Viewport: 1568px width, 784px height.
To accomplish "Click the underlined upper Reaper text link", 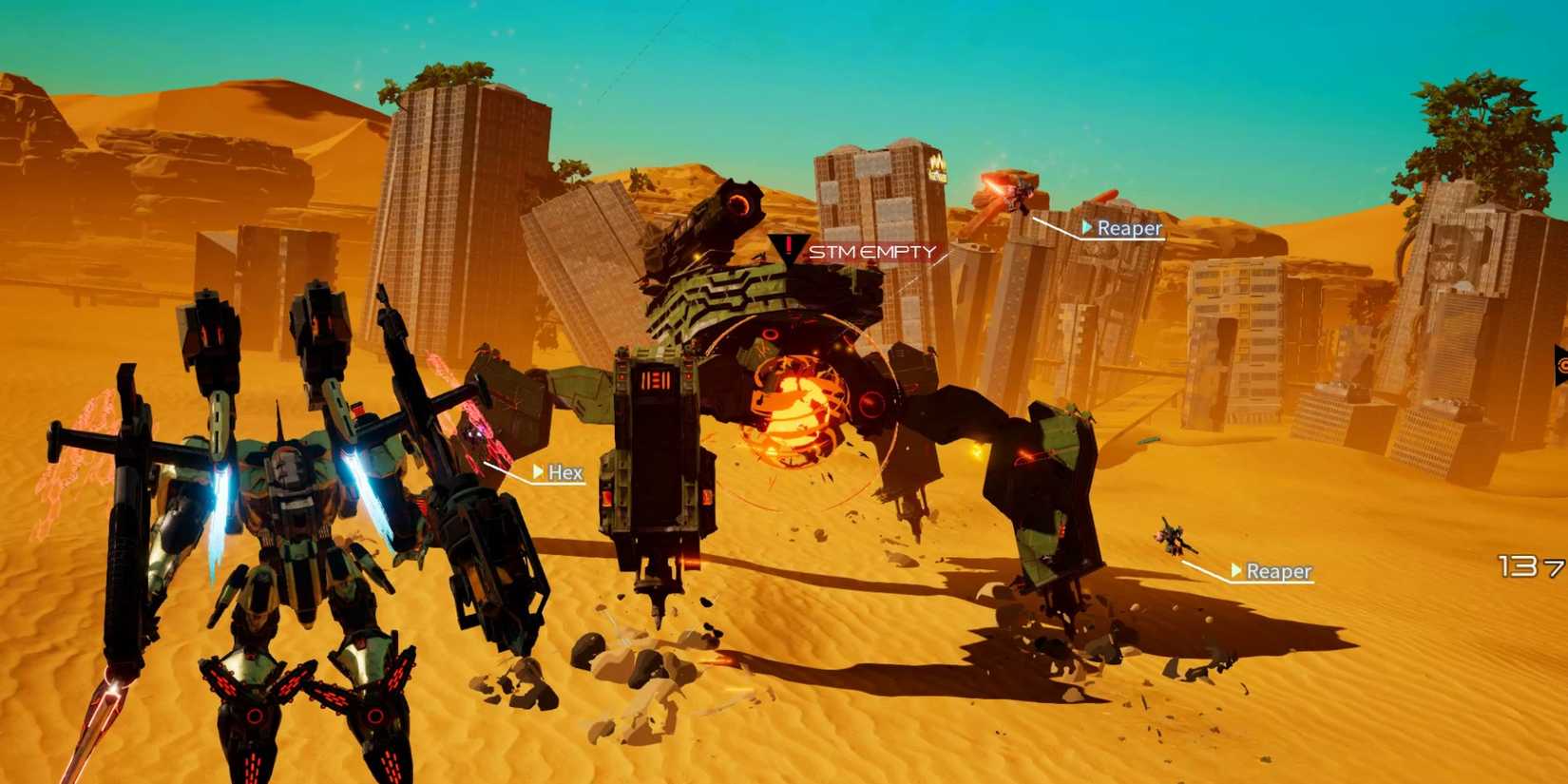I will (1127, 228).
